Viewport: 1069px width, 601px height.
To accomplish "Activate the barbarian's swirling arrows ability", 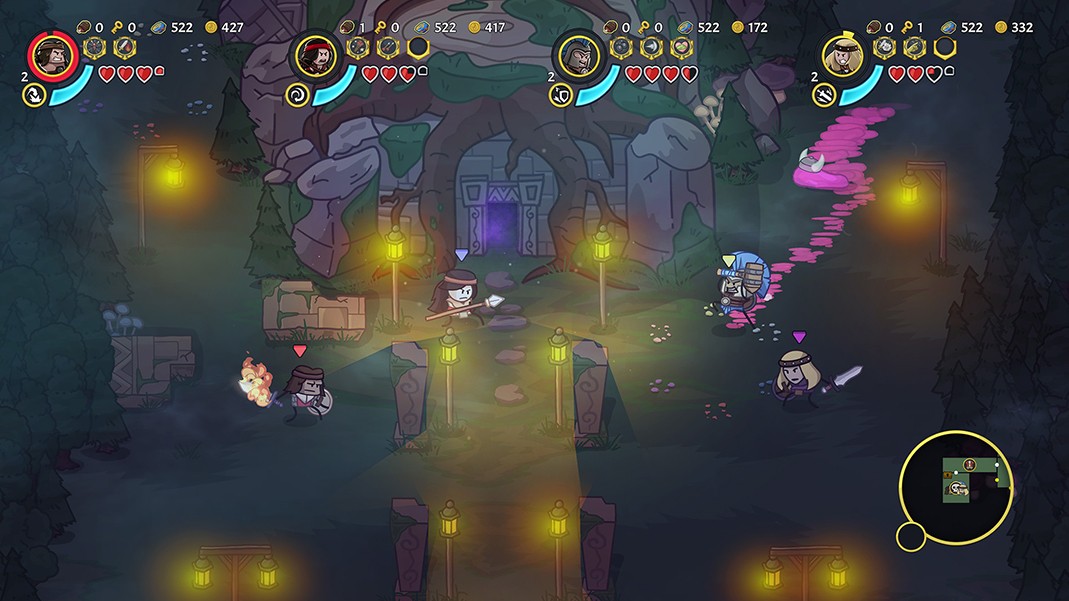I will tap(34, 95).
